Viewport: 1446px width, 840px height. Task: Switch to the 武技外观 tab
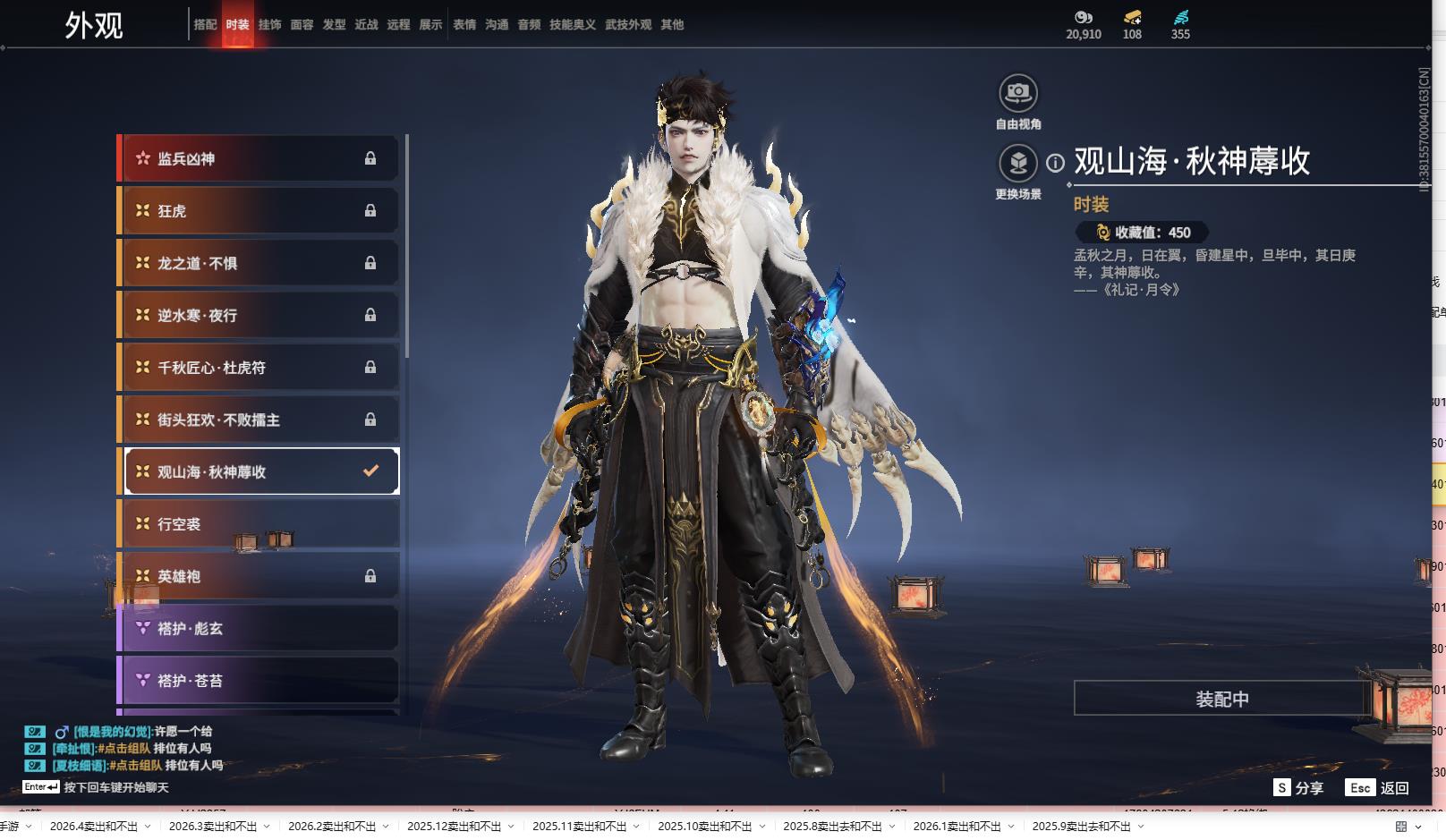(628, 25)
